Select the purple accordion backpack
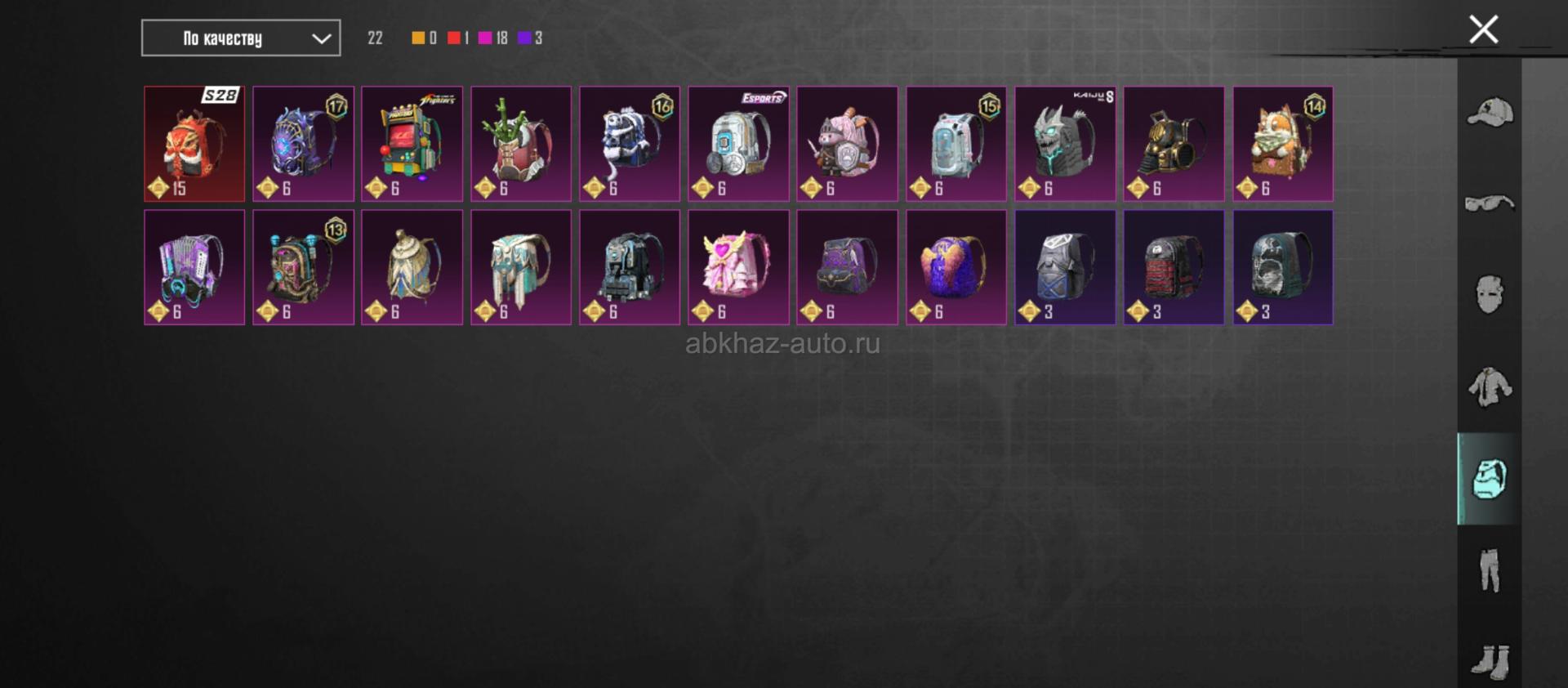The image size is (1568, 688). pos(194,267)
